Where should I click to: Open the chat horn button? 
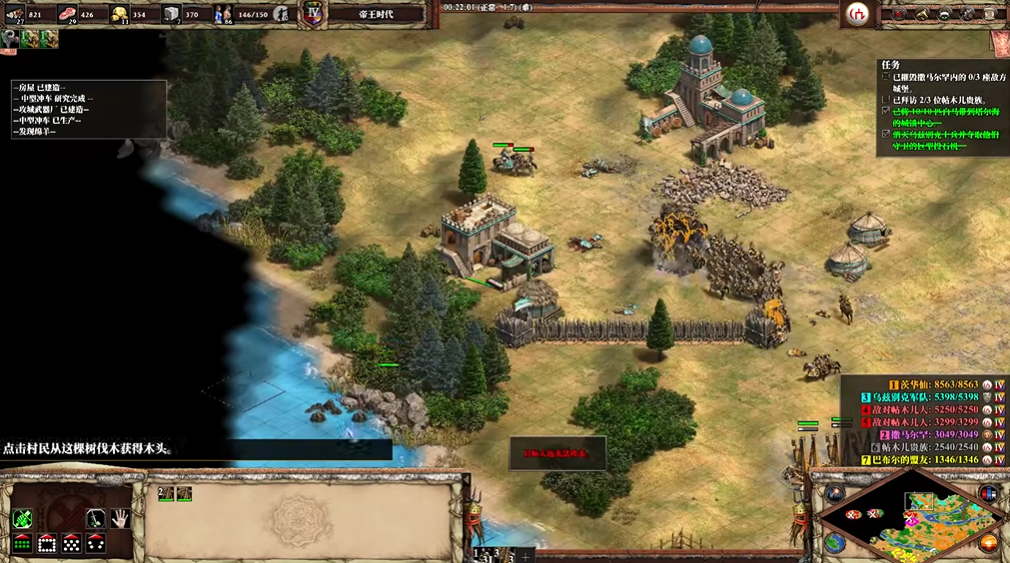(x=923, y=14)
